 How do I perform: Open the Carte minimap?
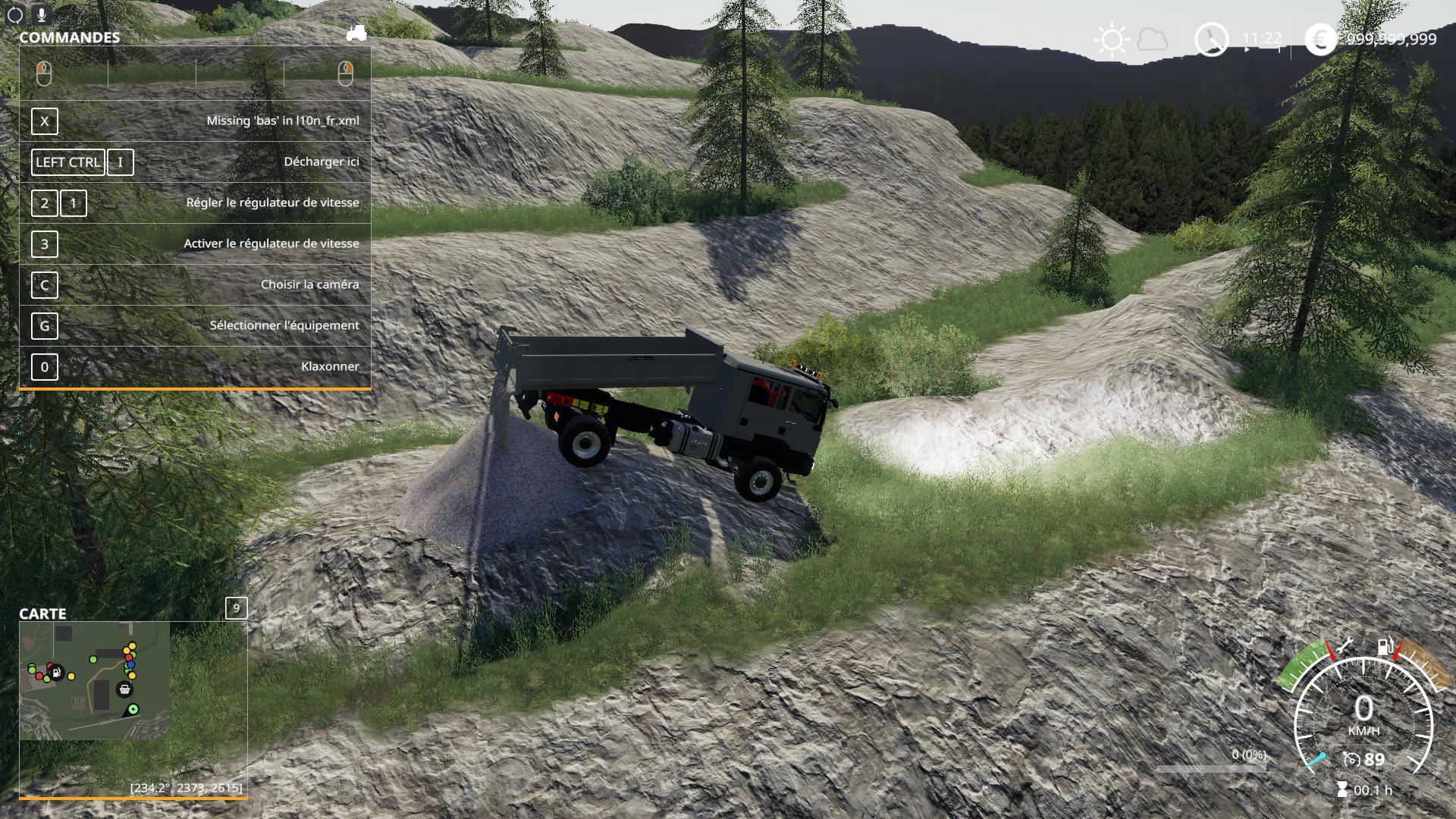click(95, 680)
